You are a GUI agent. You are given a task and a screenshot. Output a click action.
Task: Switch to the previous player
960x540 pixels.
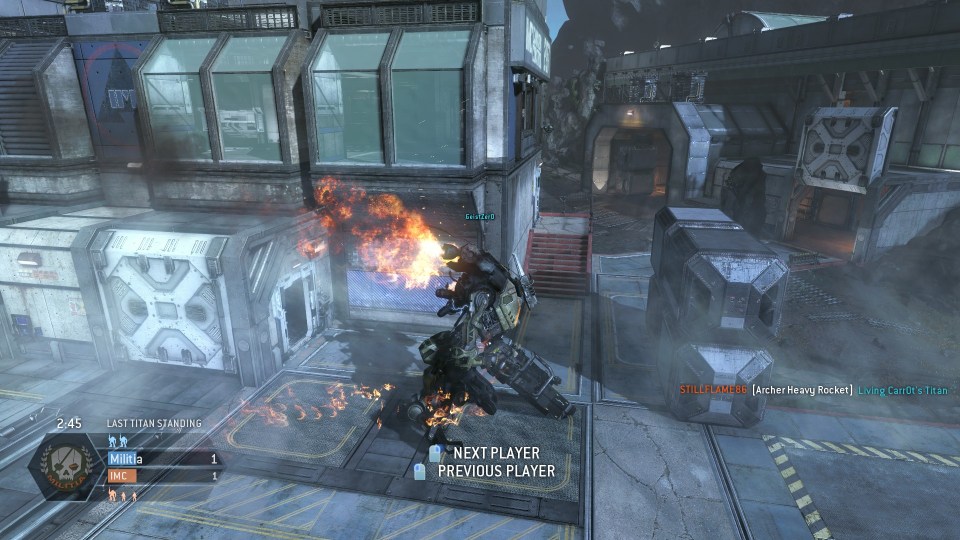[x=495, y=471]
